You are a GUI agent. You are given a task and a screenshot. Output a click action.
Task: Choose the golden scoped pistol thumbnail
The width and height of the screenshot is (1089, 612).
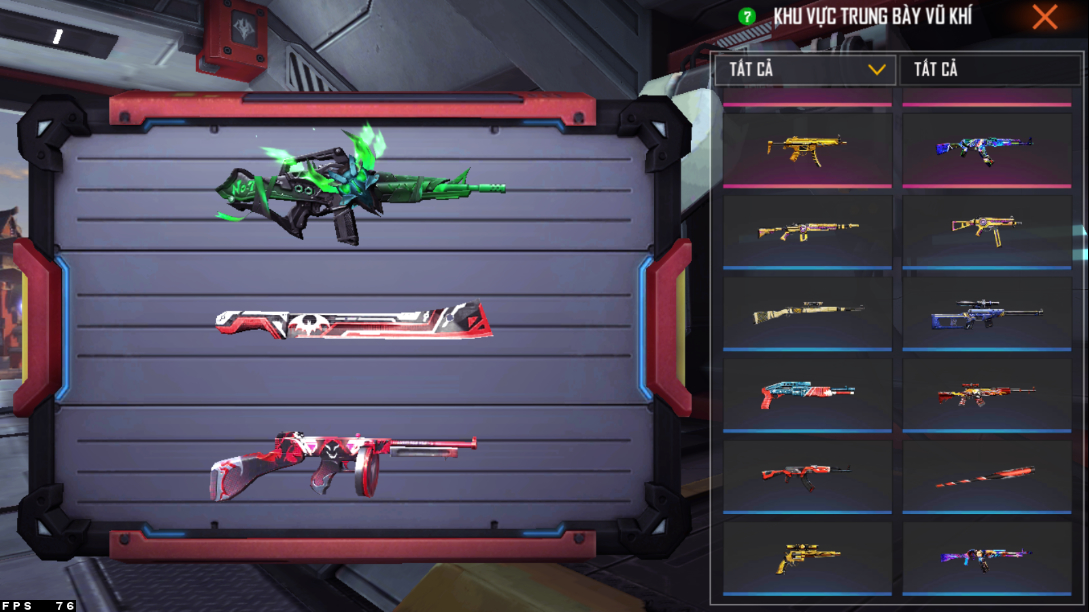pos(806,557)
